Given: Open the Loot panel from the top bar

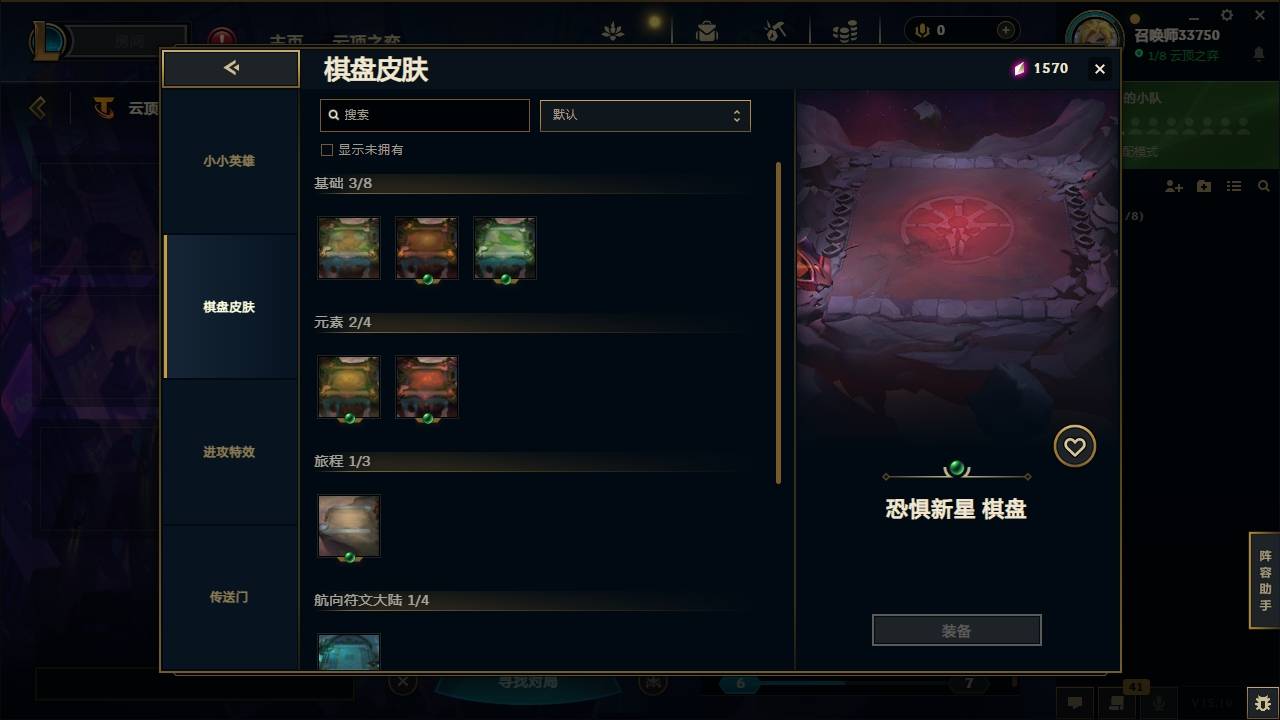Looking at the screenshot, I should click(x=613, y=30).
